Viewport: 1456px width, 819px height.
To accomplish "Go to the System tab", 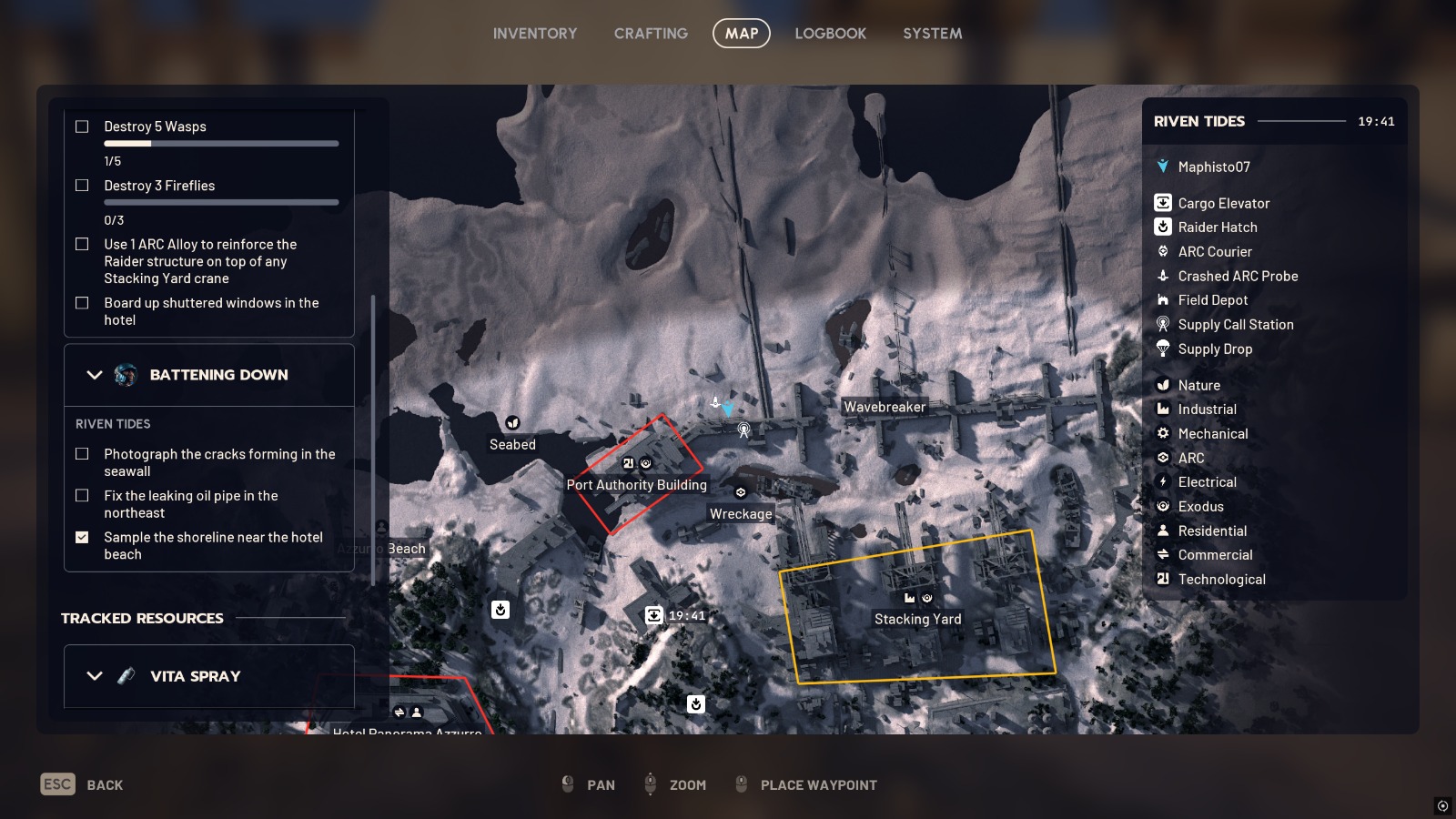I will point(932,34).
